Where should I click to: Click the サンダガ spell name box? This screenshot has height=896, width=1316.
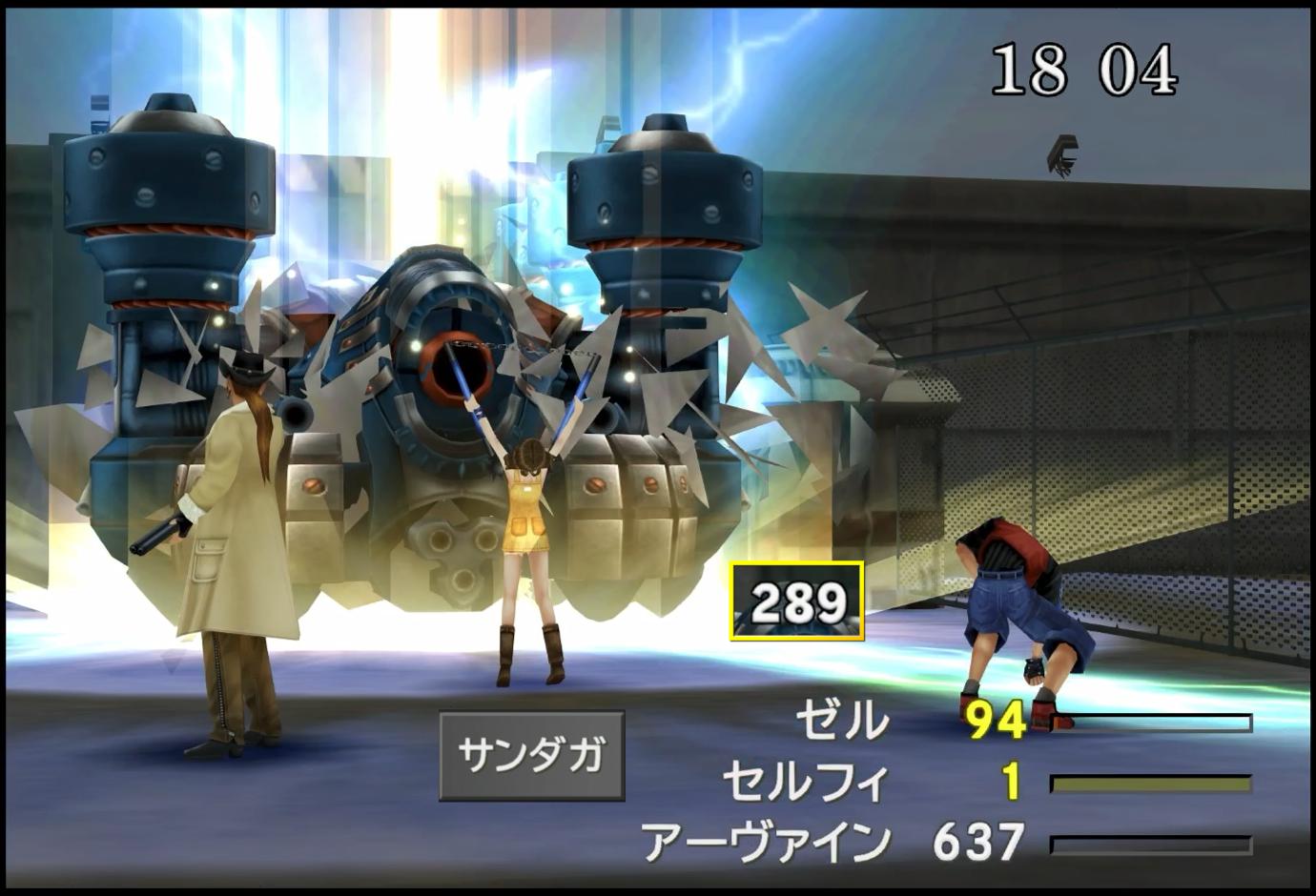(x=531, y=755)
